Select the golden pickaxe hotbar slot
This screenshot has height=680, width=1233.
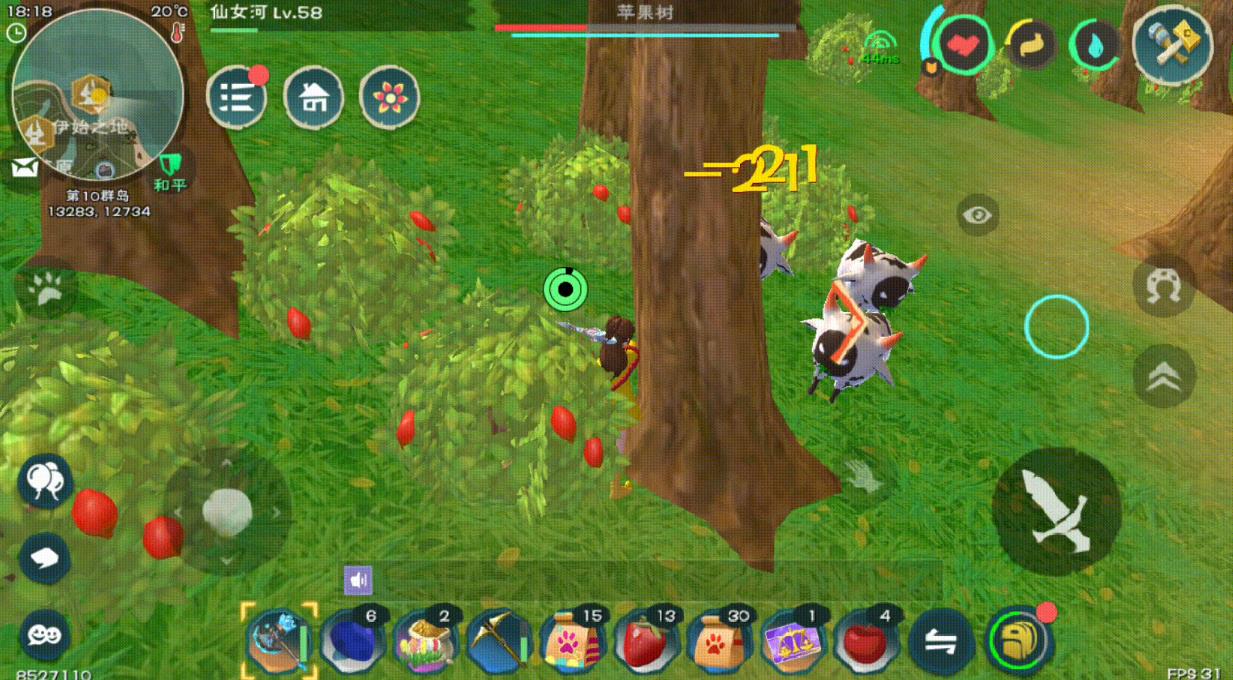pyautogui.click(x=497, y=640)
